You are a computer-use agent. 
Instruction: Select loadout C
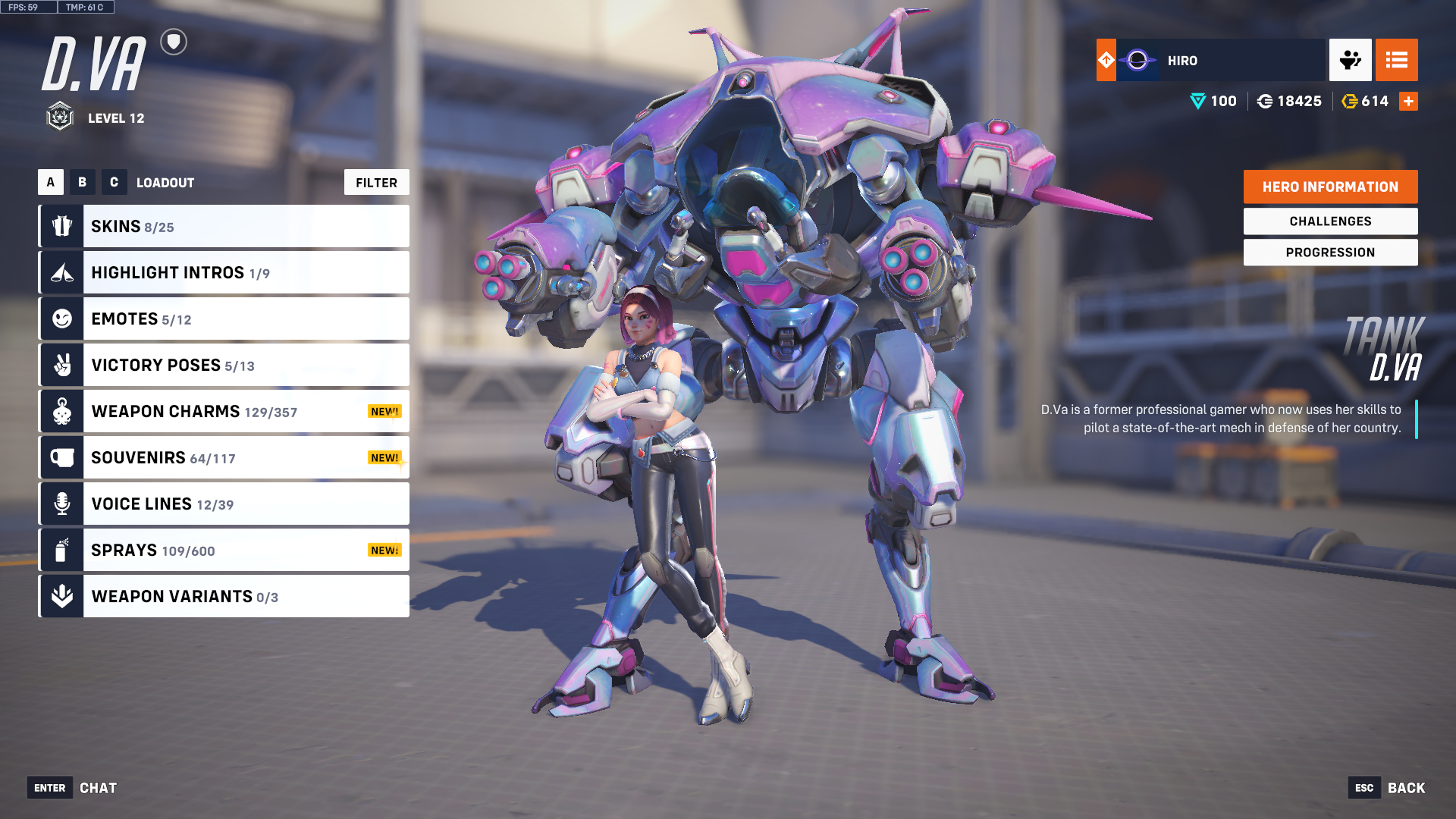[x=114, y=183]
